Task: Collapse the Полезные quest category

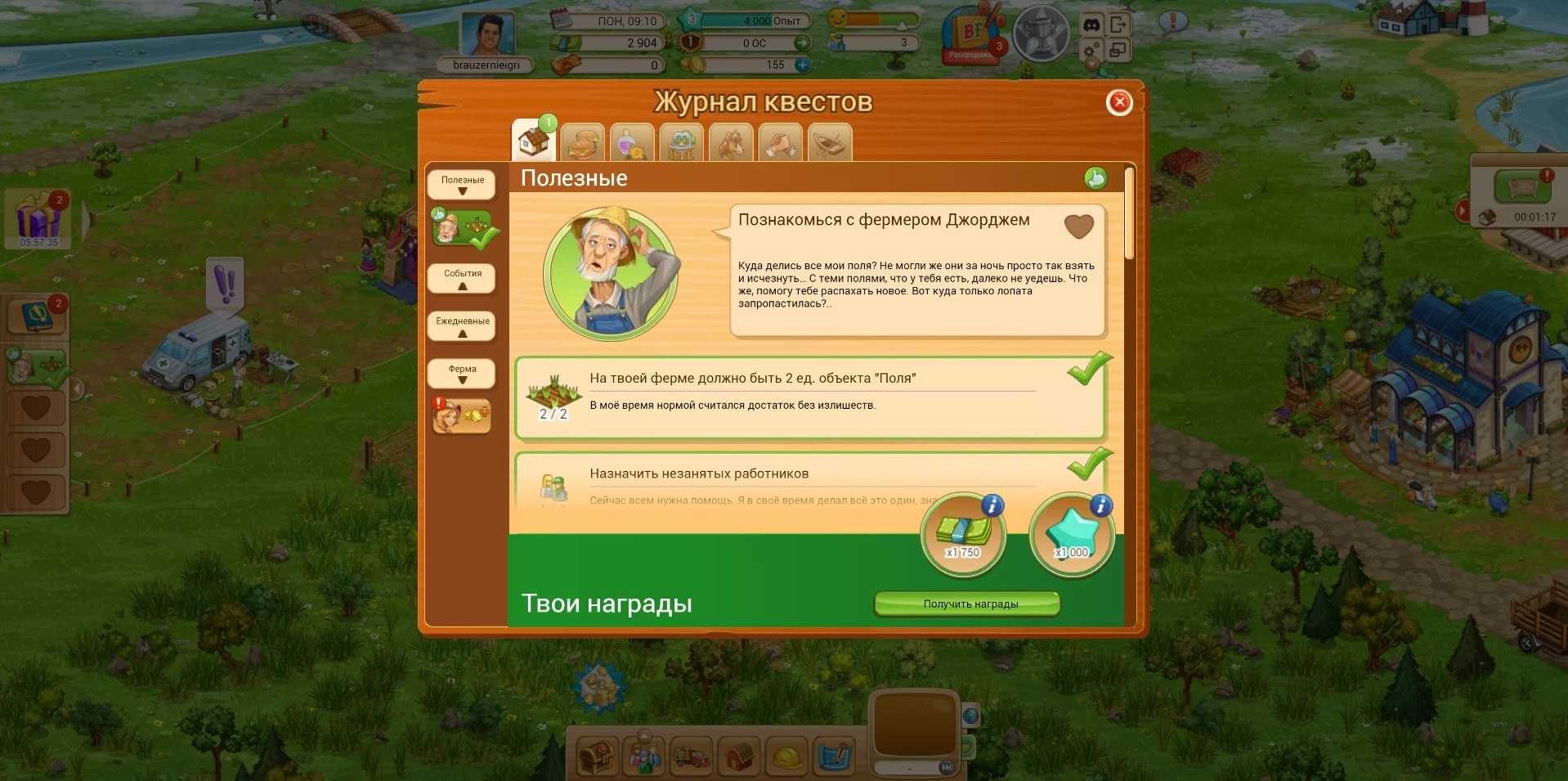Action: [462, 185]
